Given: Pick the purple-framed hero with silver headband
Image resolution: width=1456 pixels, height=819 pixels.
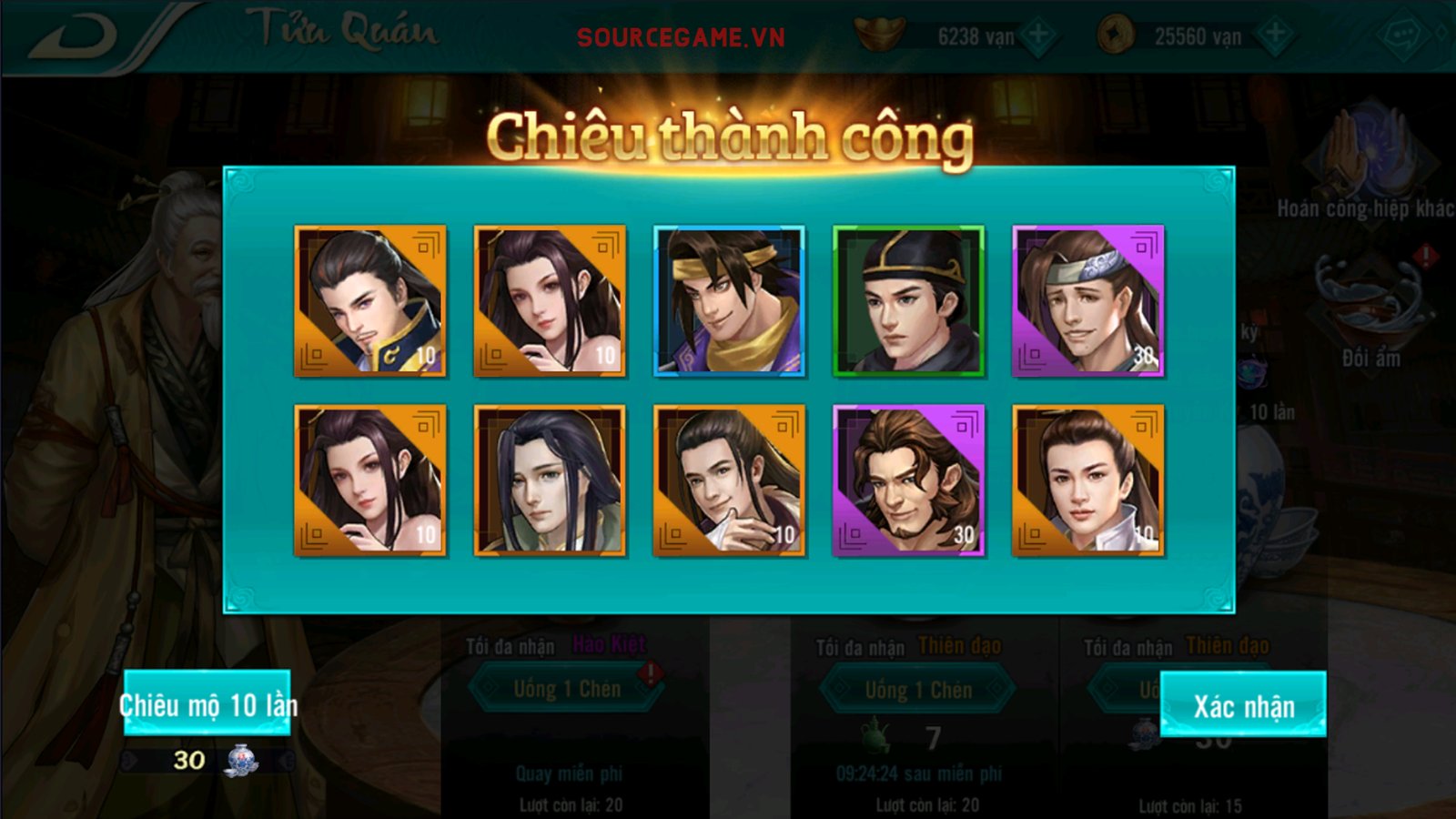Looking at the screenshot, I should 1087,300.
